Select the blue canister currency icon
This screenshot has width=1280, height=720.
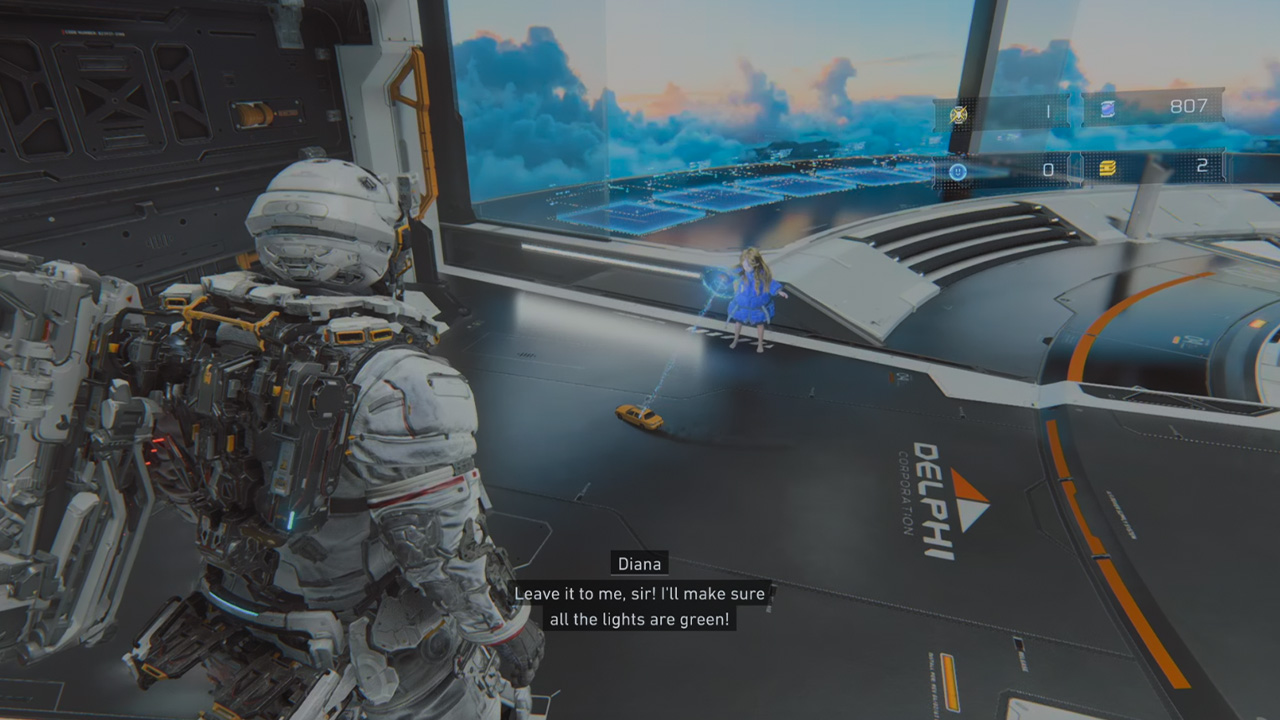click(1108, 109)
